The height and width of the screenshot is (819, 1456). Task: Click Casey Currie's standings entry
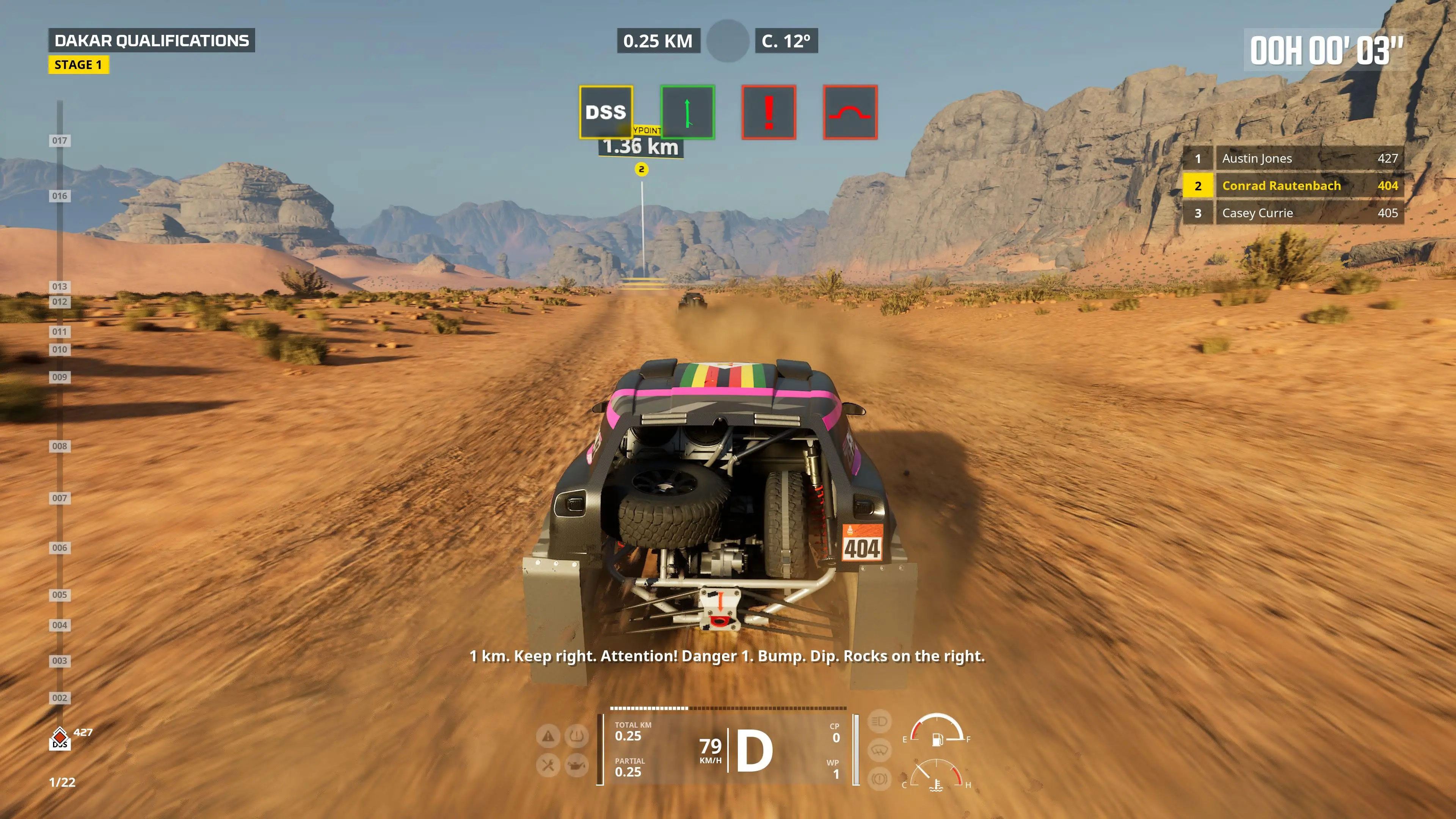click(x=1293, y=213)
